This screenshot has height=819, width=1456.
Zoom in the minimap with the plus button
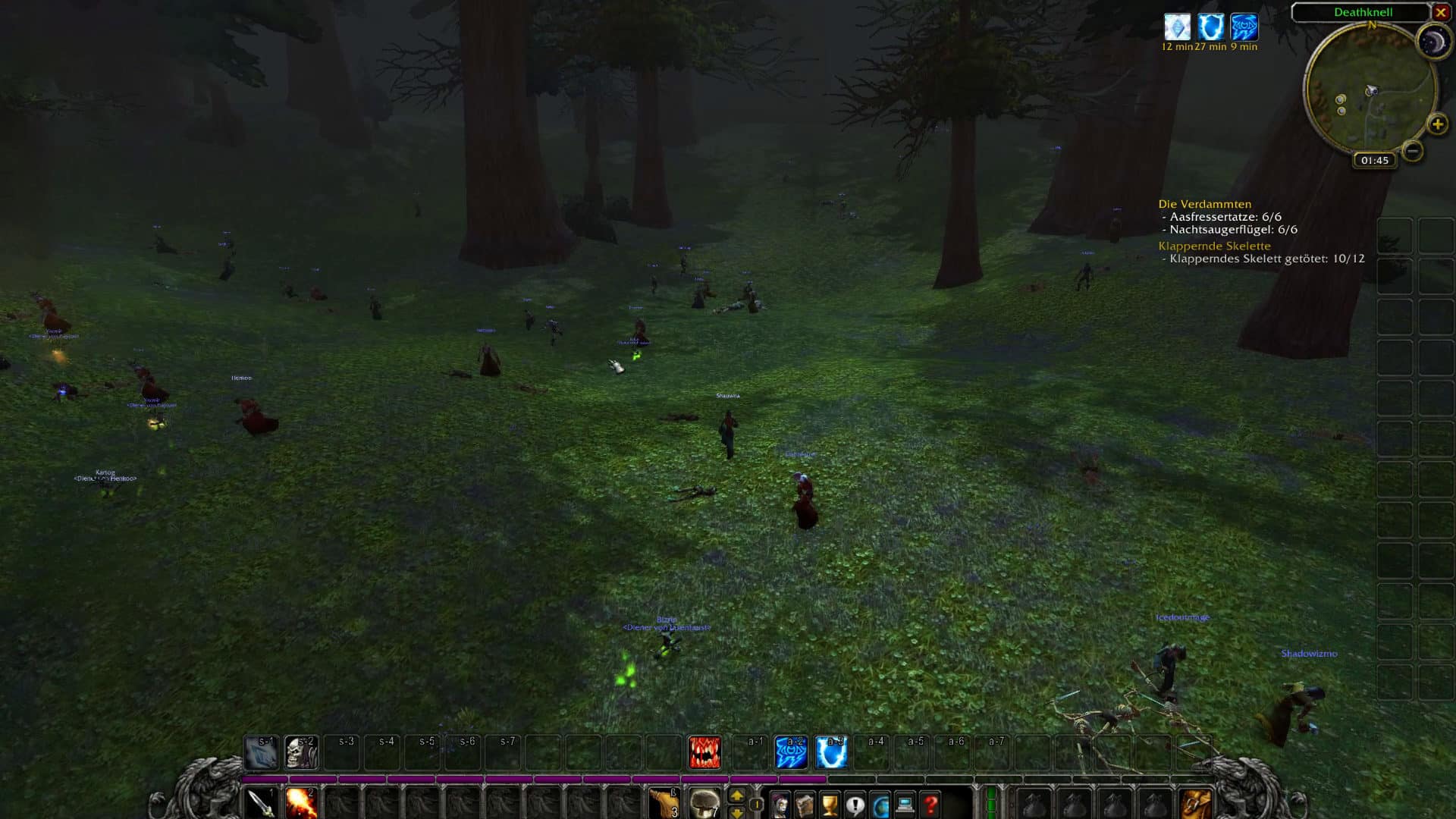click(x=1437, y=124)
